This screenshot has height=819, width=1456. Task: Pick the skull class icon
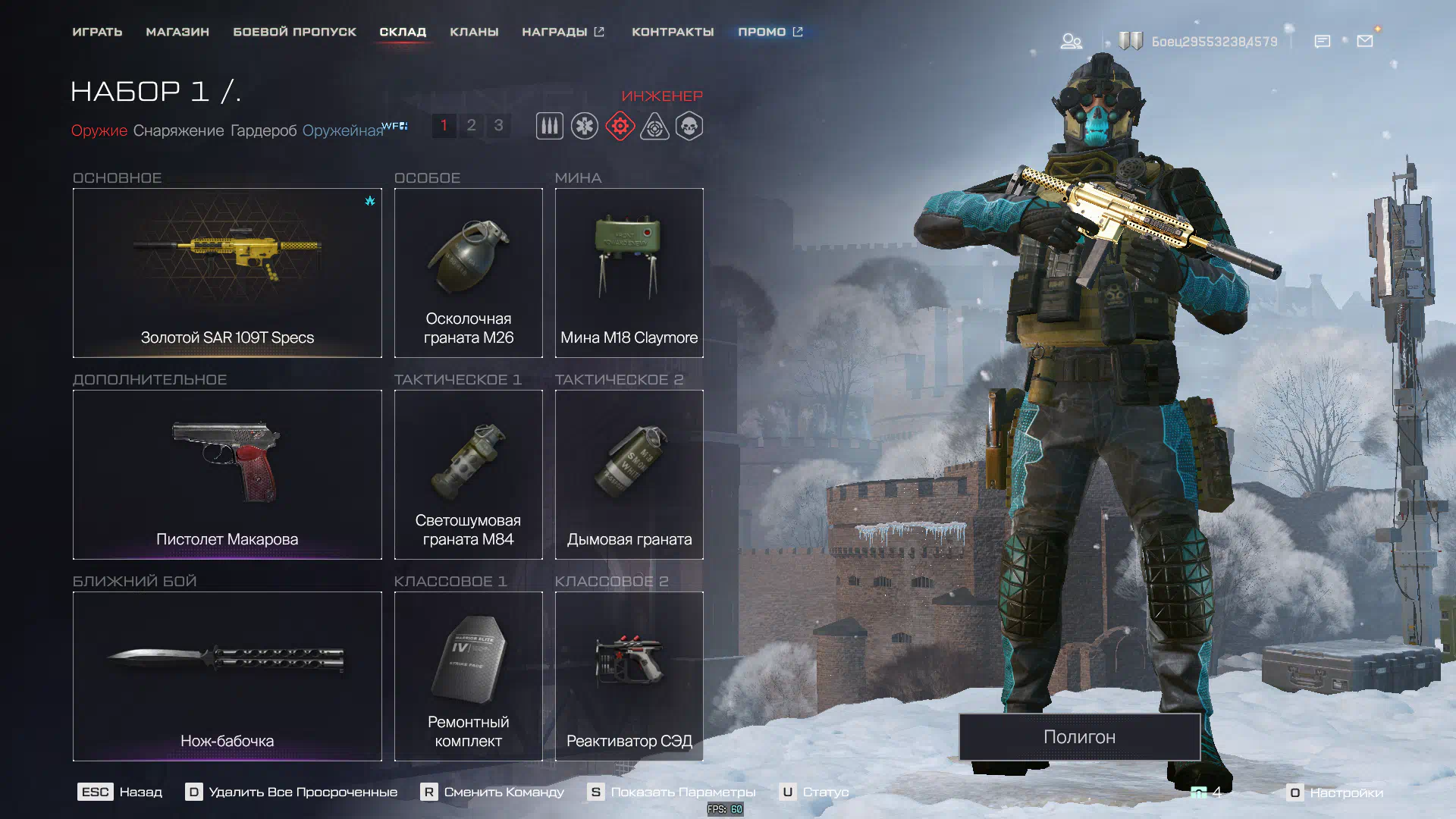(689, 126)
